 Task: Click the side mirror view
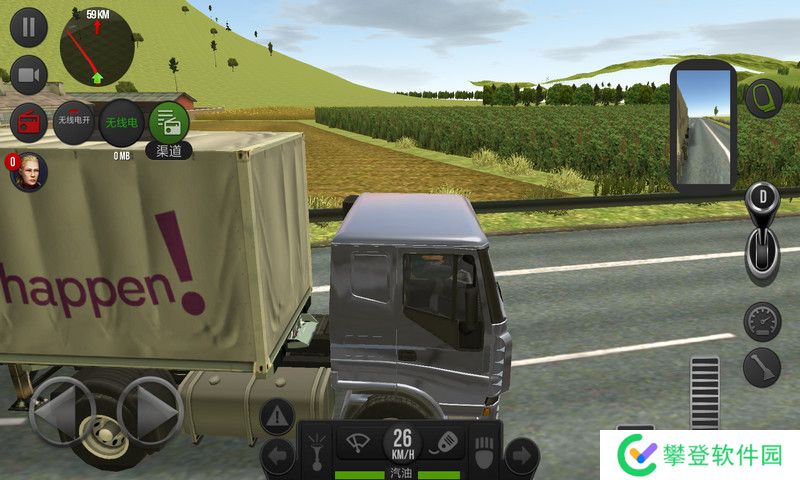[x=705, y=128]
